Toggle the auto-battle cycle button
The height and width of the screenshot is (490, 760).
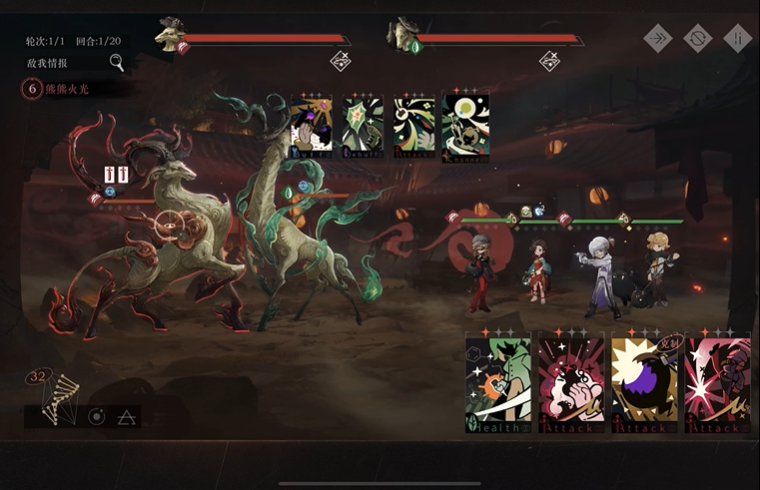(x=697, y=38)
